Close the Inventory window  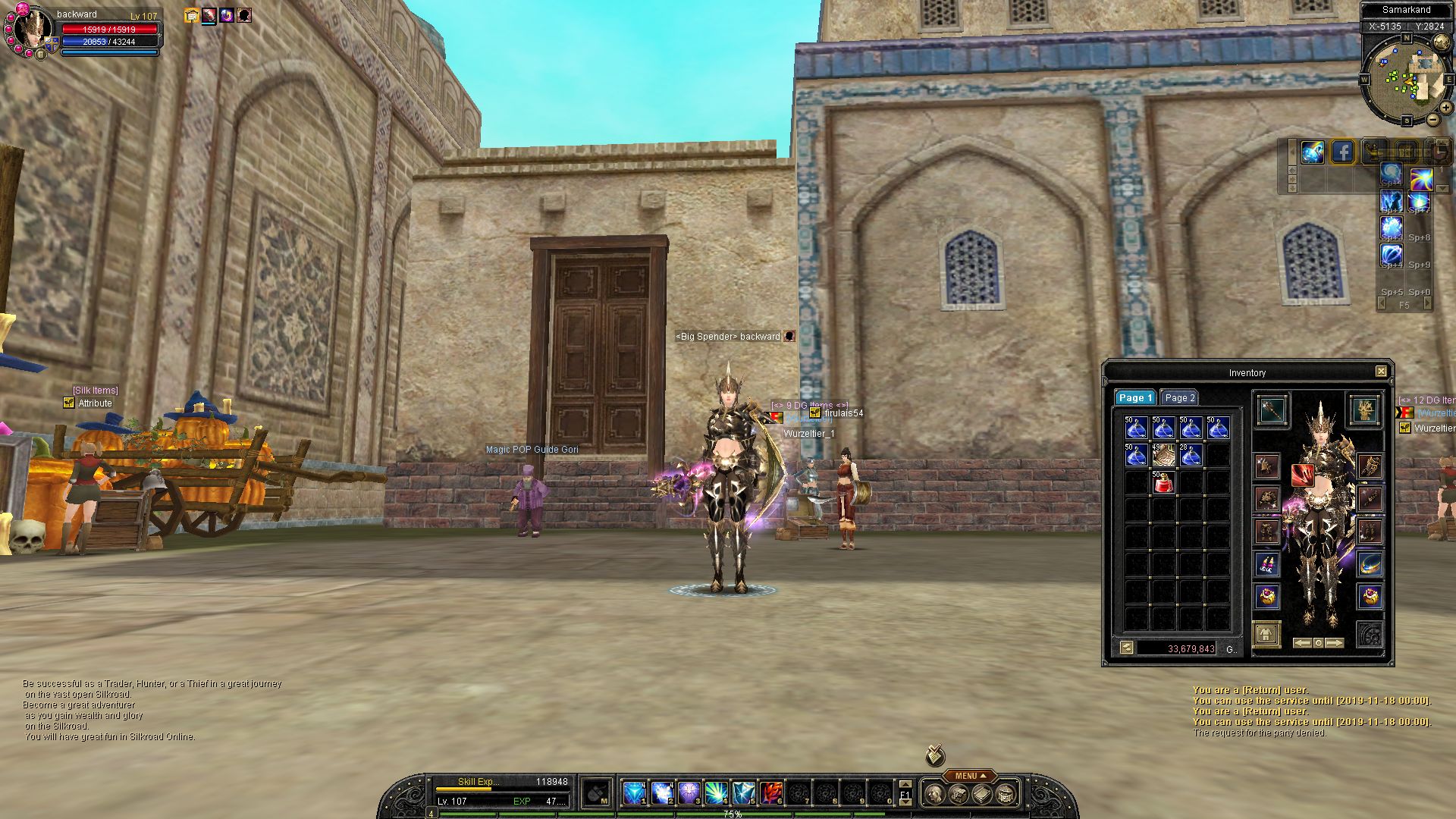coord(1381,372)
